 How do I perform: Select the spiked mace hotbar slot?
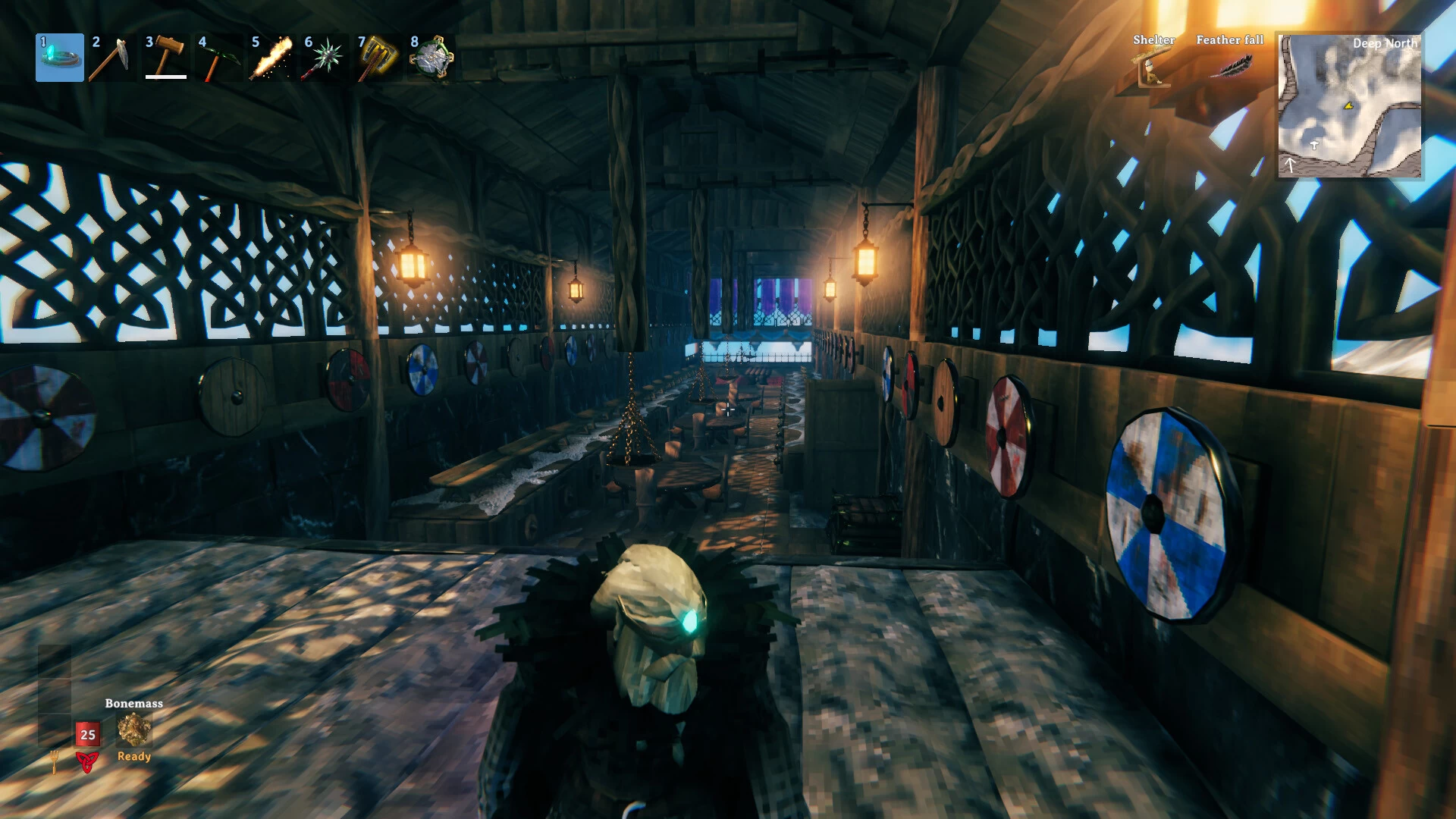point(324,58)
